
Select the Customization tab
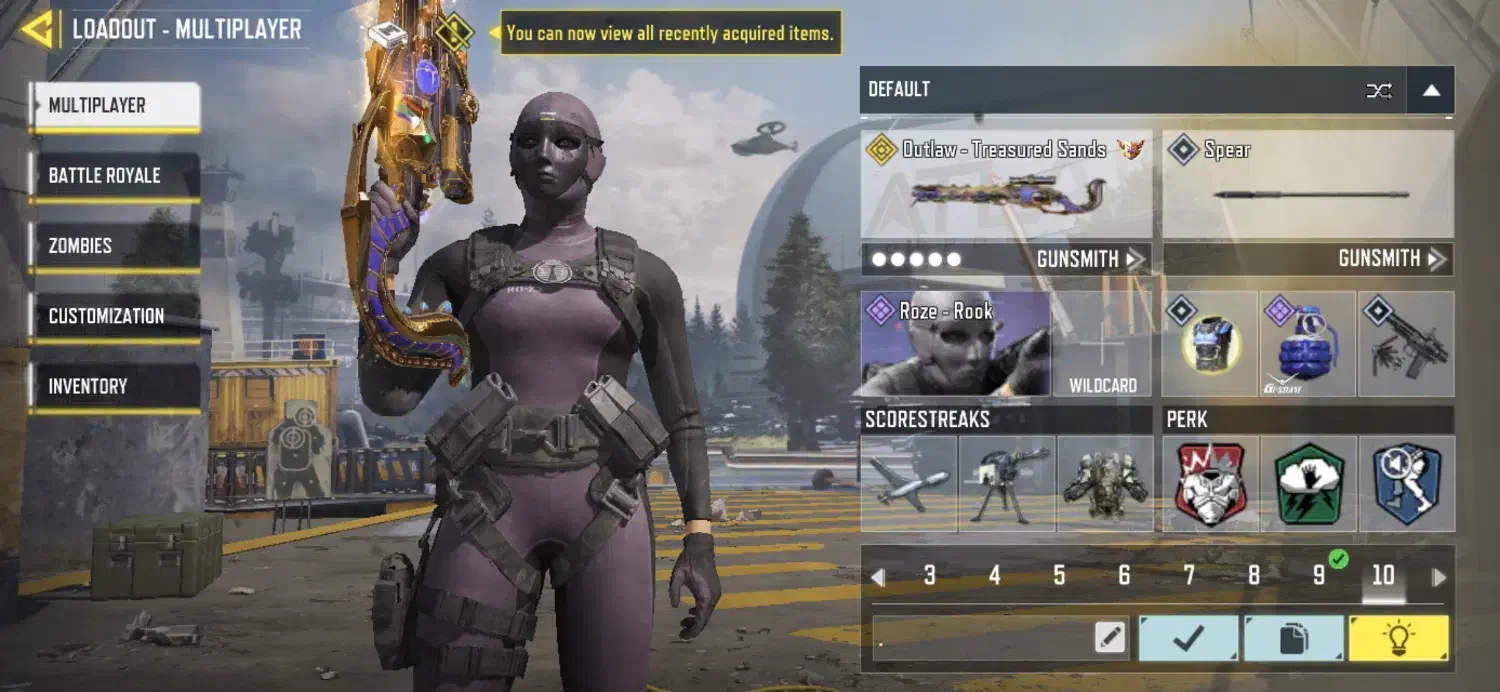click(114, 316)
